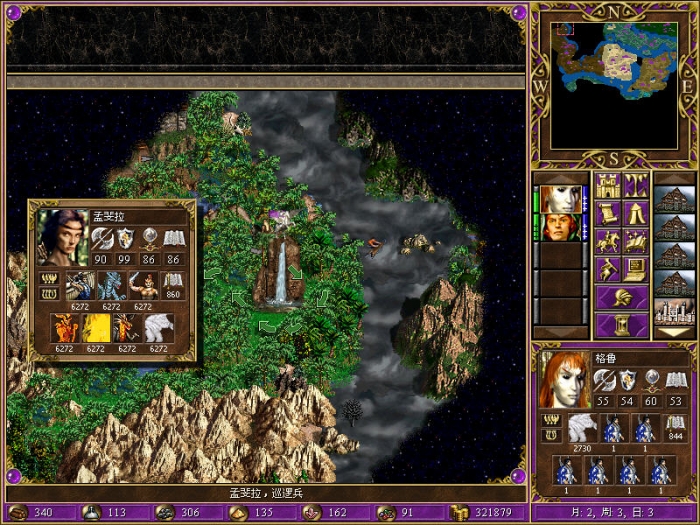Click the tent sleep/wake hero button

pos(636,213)
